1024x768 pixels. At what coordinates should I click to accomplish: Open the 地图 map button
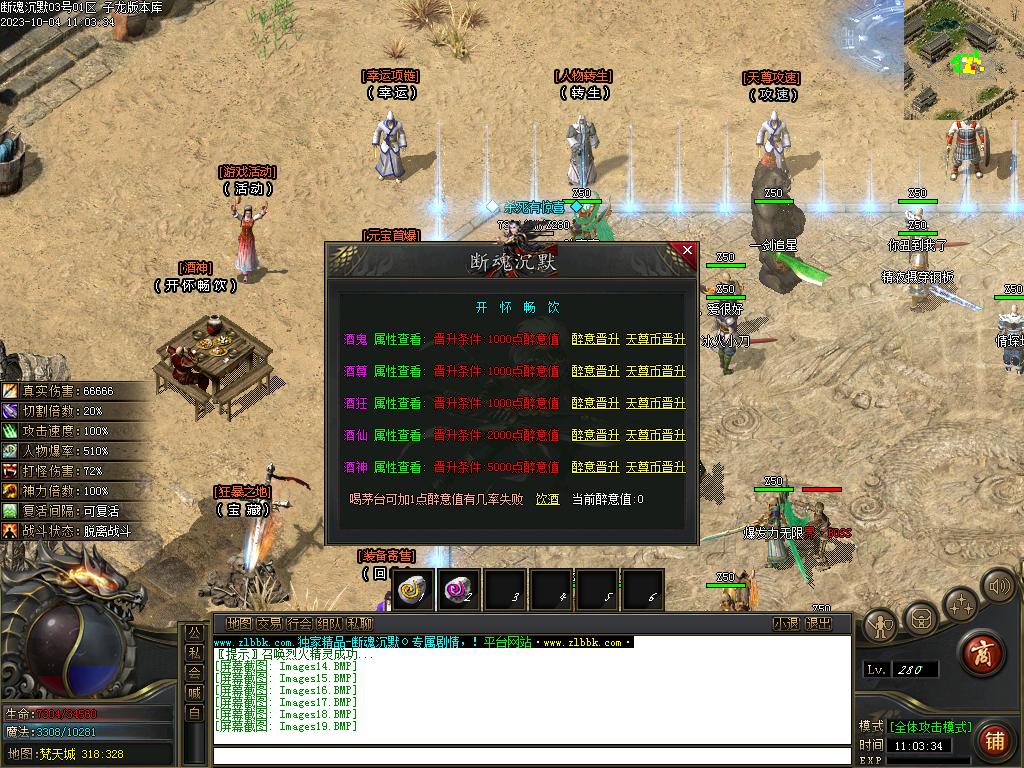click(238, 623)
